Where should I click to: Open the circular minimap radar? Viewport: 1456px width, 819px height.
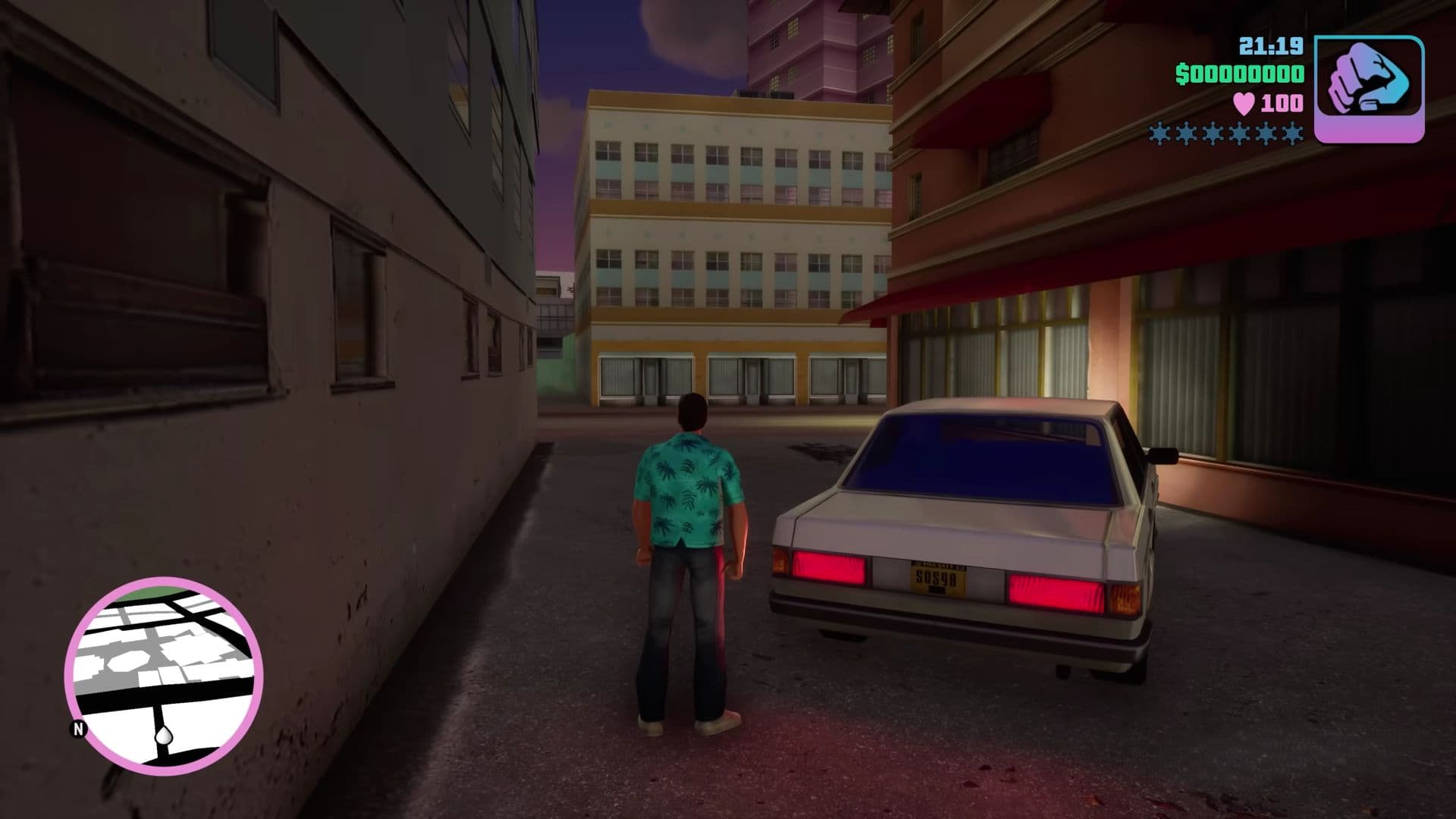(164, 672)
